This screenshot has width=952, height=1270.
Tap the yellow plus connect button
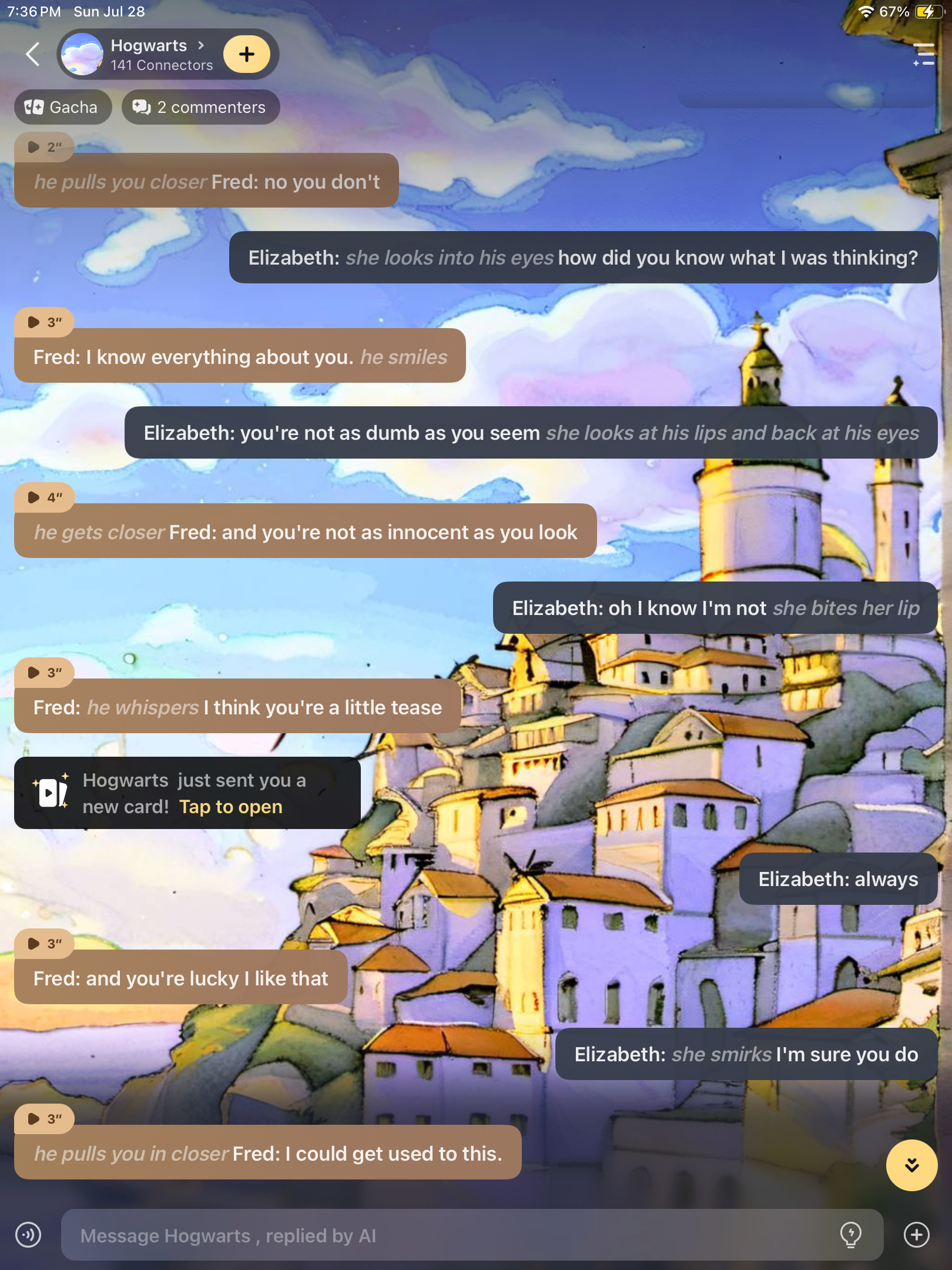(247, 55)
